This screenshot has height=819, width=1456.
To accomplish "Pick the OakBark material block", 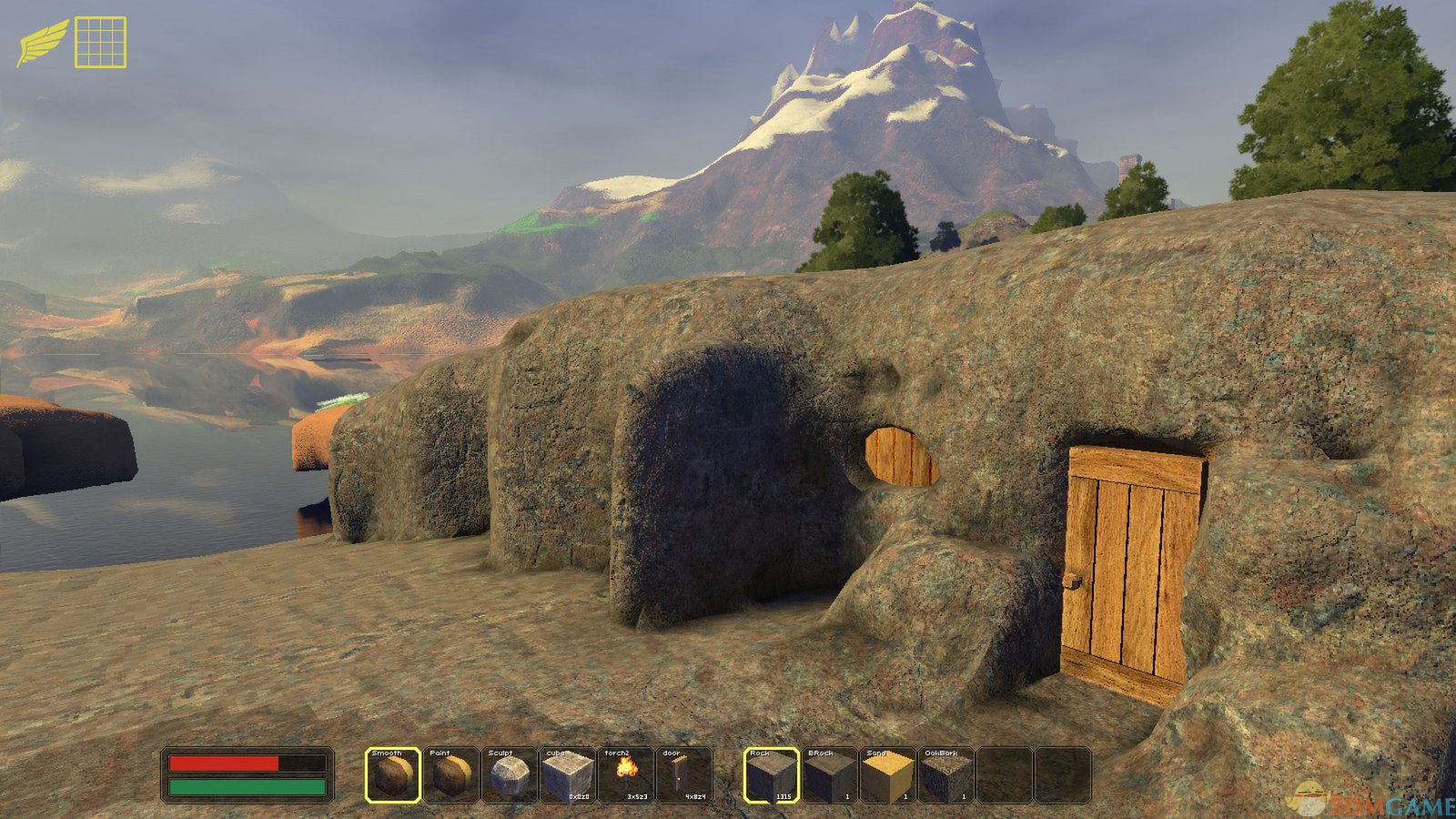I will pyautogui.click(x=946, y=775).
